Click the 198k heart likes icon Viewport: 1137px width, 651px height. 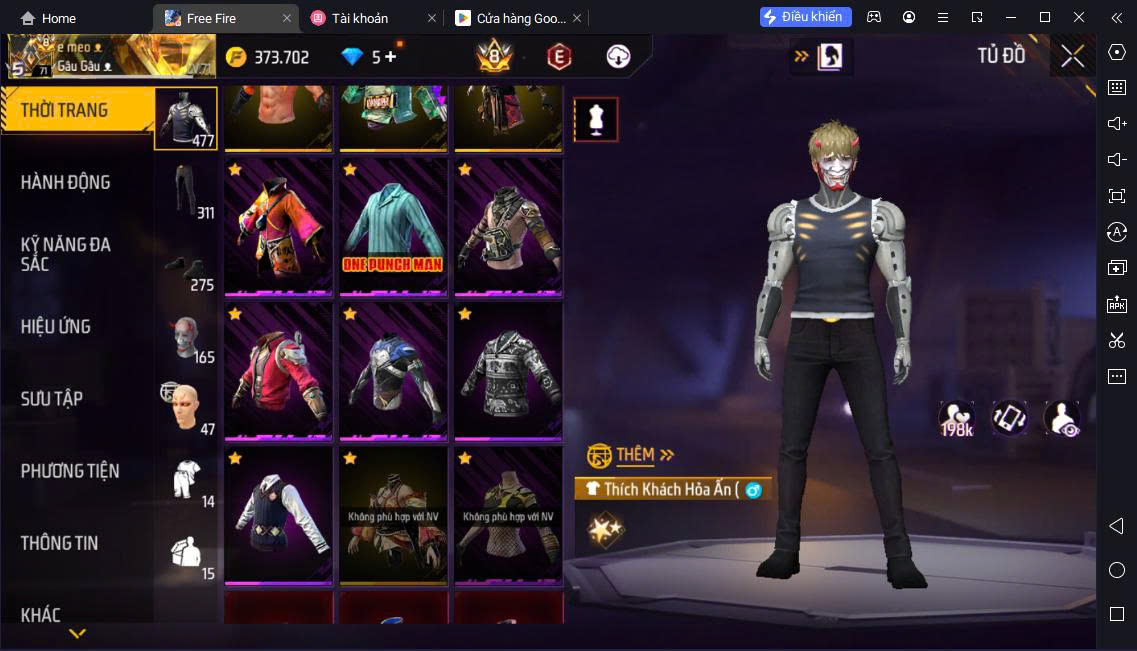(956, 418)
